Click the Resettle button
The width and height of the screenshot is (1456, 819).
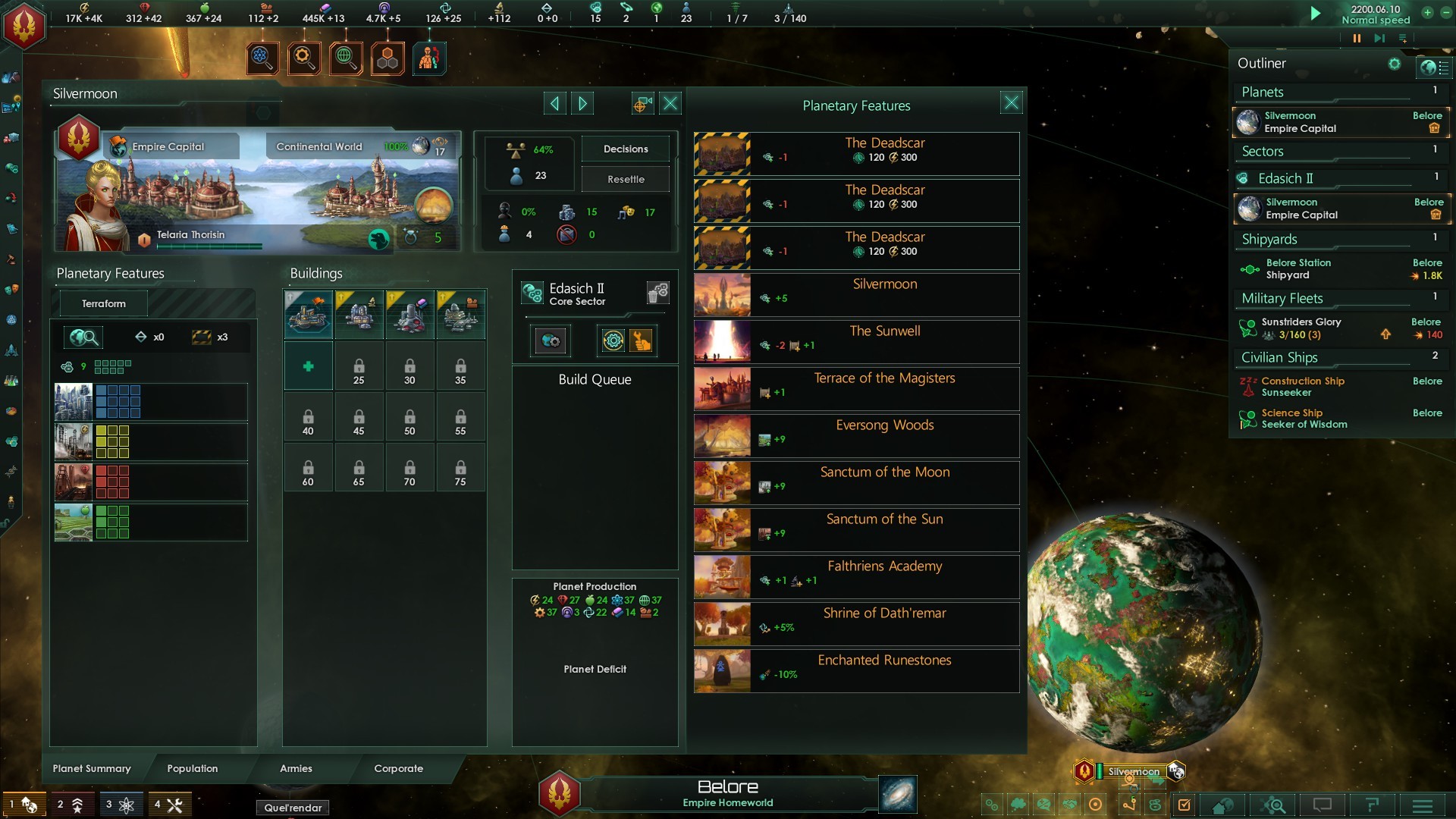click(x=626, y=179)
